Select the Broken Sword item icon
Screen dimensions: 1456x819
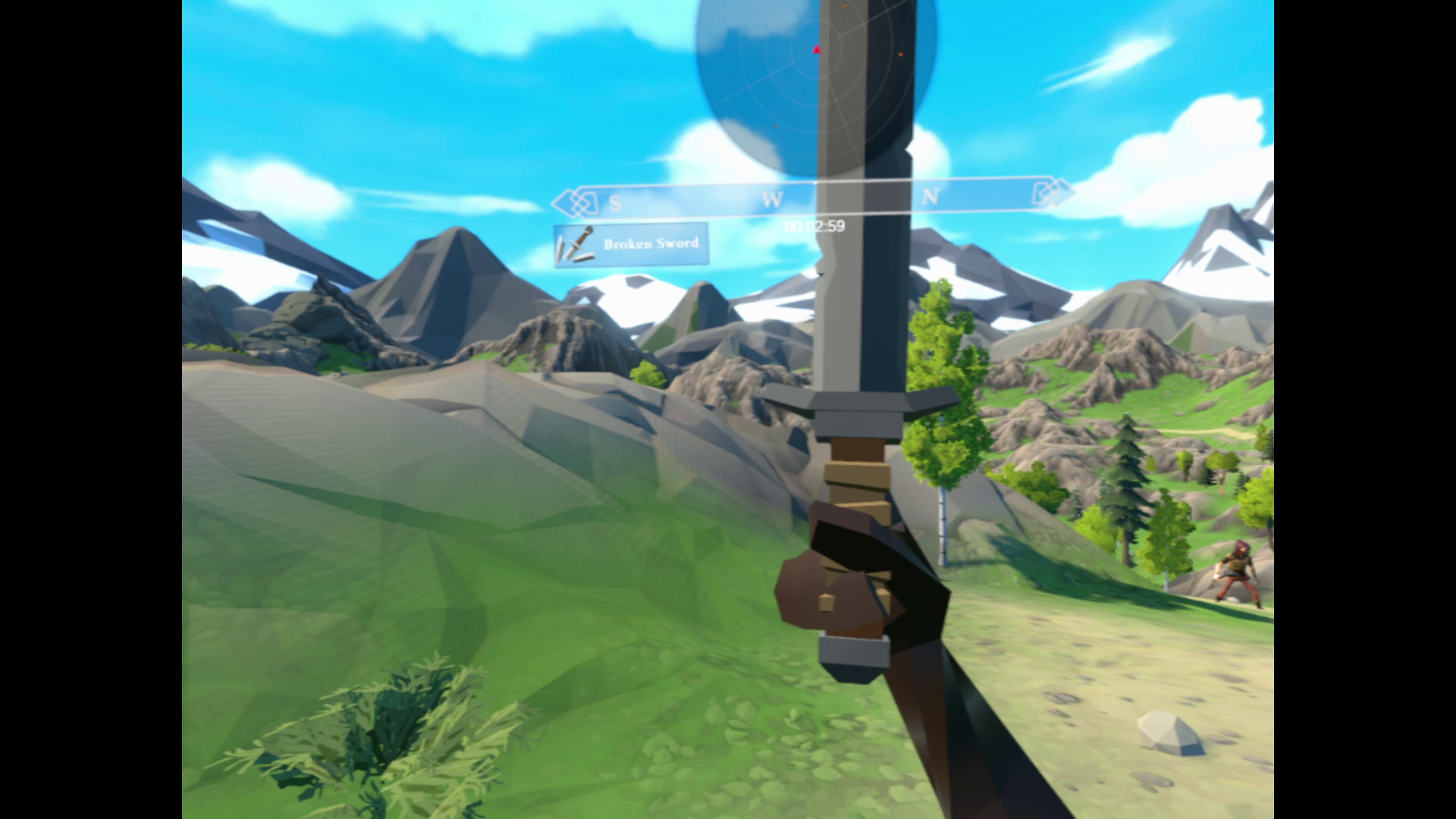(x=576, y=244)
